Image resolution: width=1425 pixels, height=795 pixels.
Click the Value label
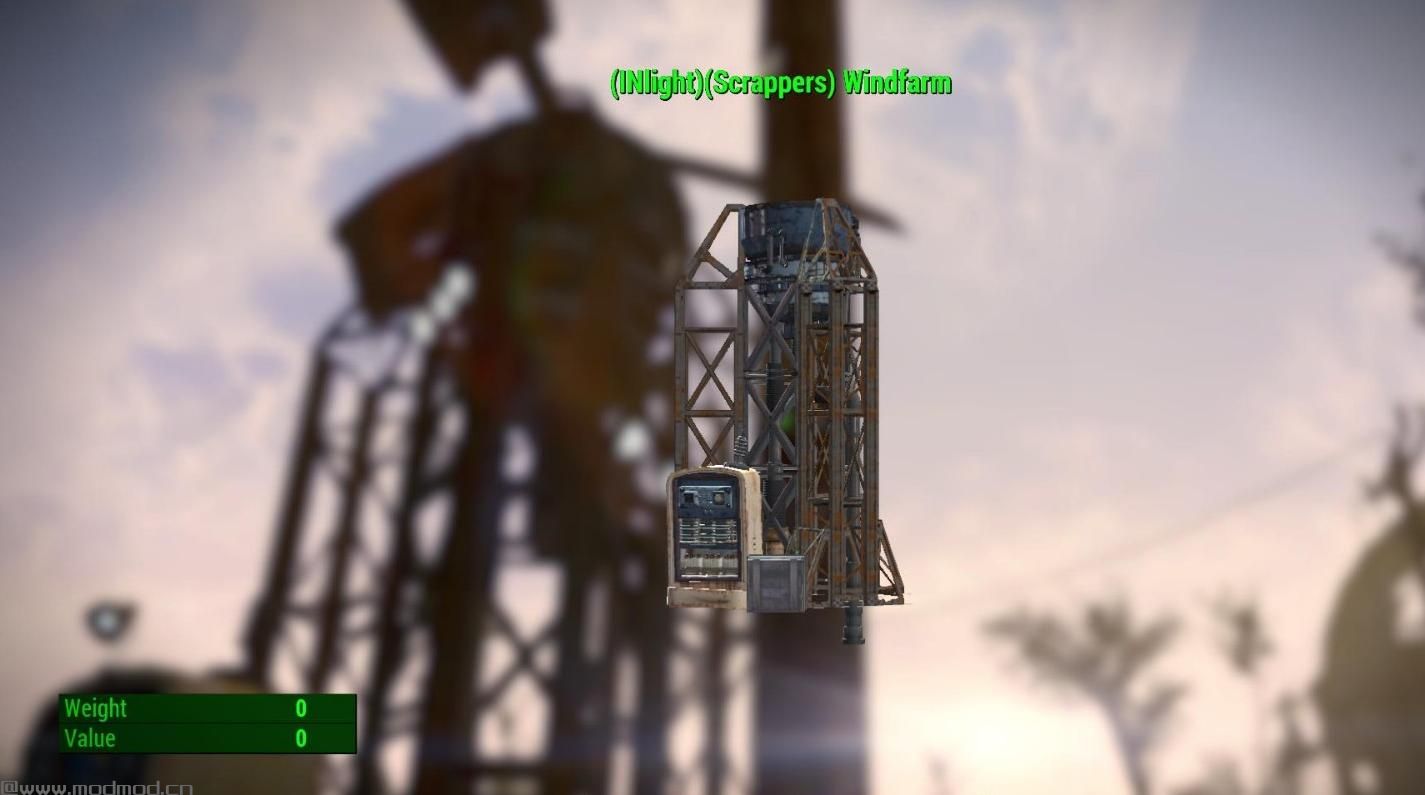(x=90, y=738)
